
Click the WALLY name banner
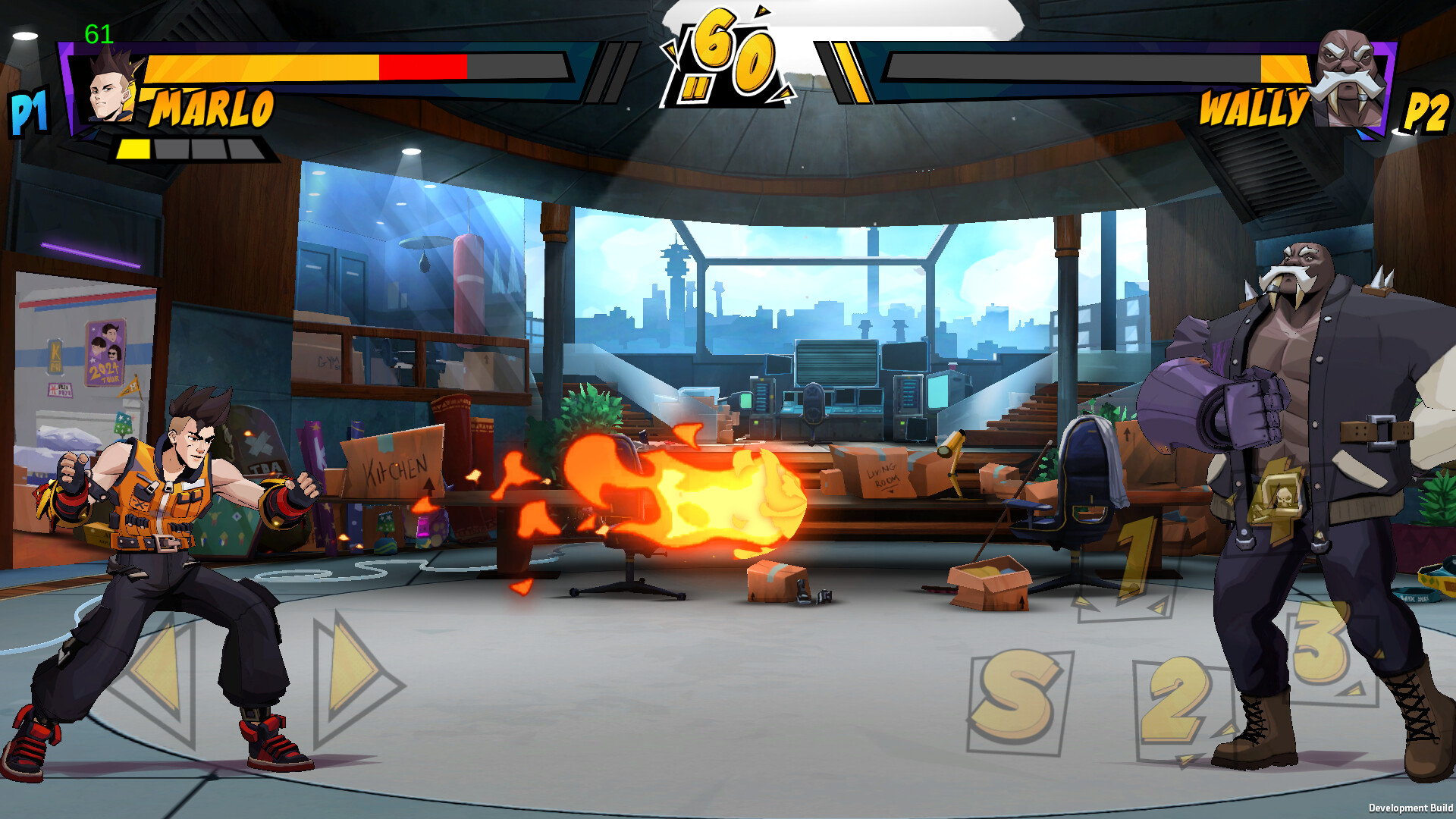(x=1252, y=108)
